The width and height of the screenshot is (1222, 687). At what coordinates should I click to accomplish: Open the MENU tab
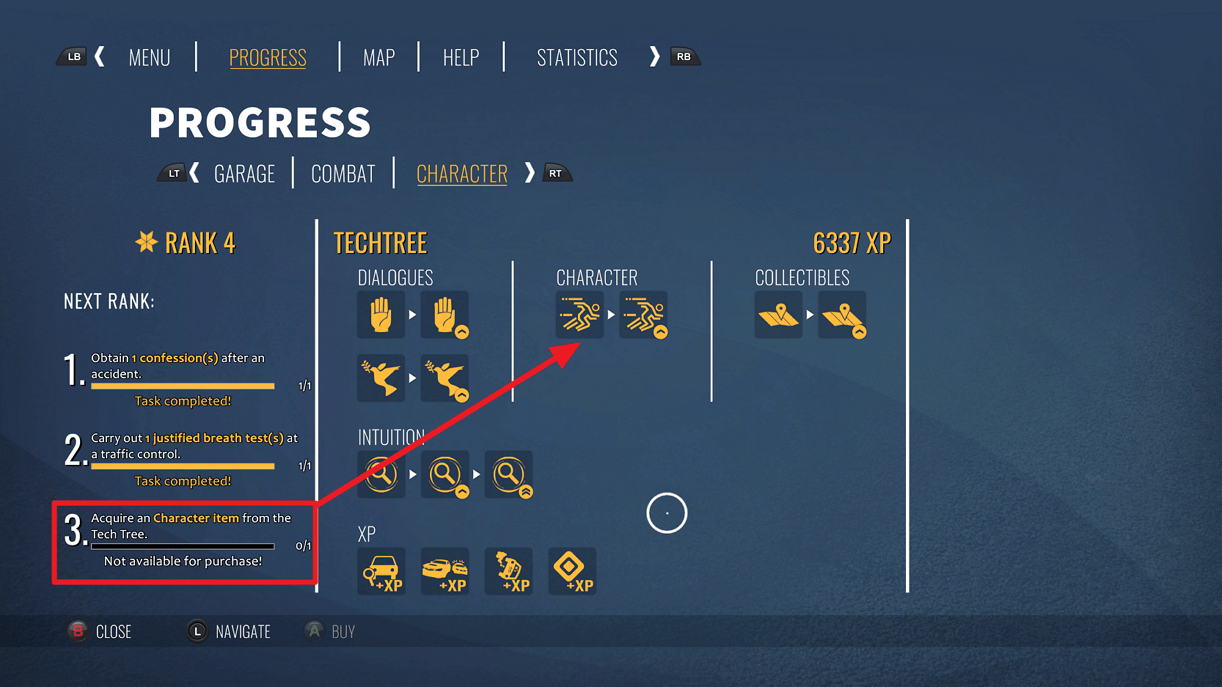[x=149, y=58]
